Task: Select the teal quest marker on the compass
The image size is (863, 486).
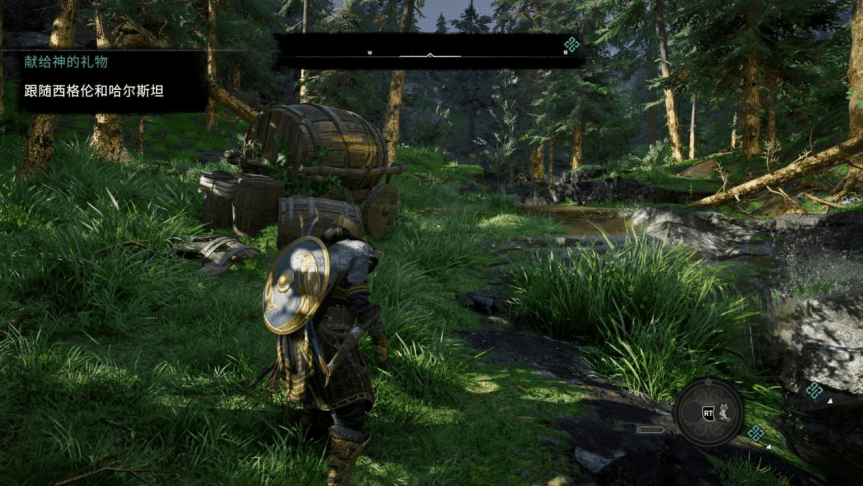Action: tap(571, 45)
